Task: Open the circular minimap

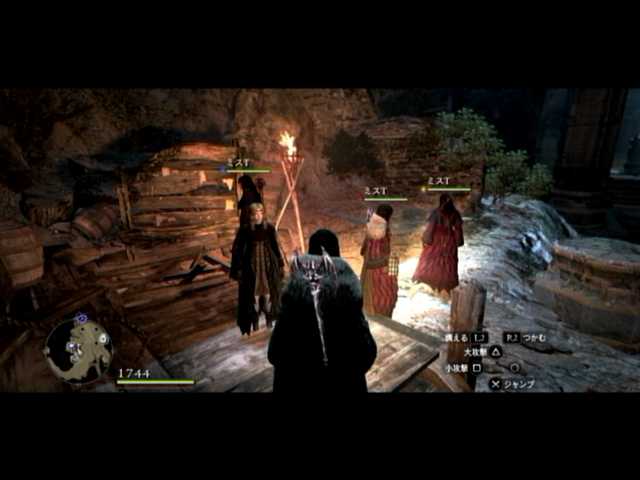Action: pyautogui.click(x=78, y=349)
